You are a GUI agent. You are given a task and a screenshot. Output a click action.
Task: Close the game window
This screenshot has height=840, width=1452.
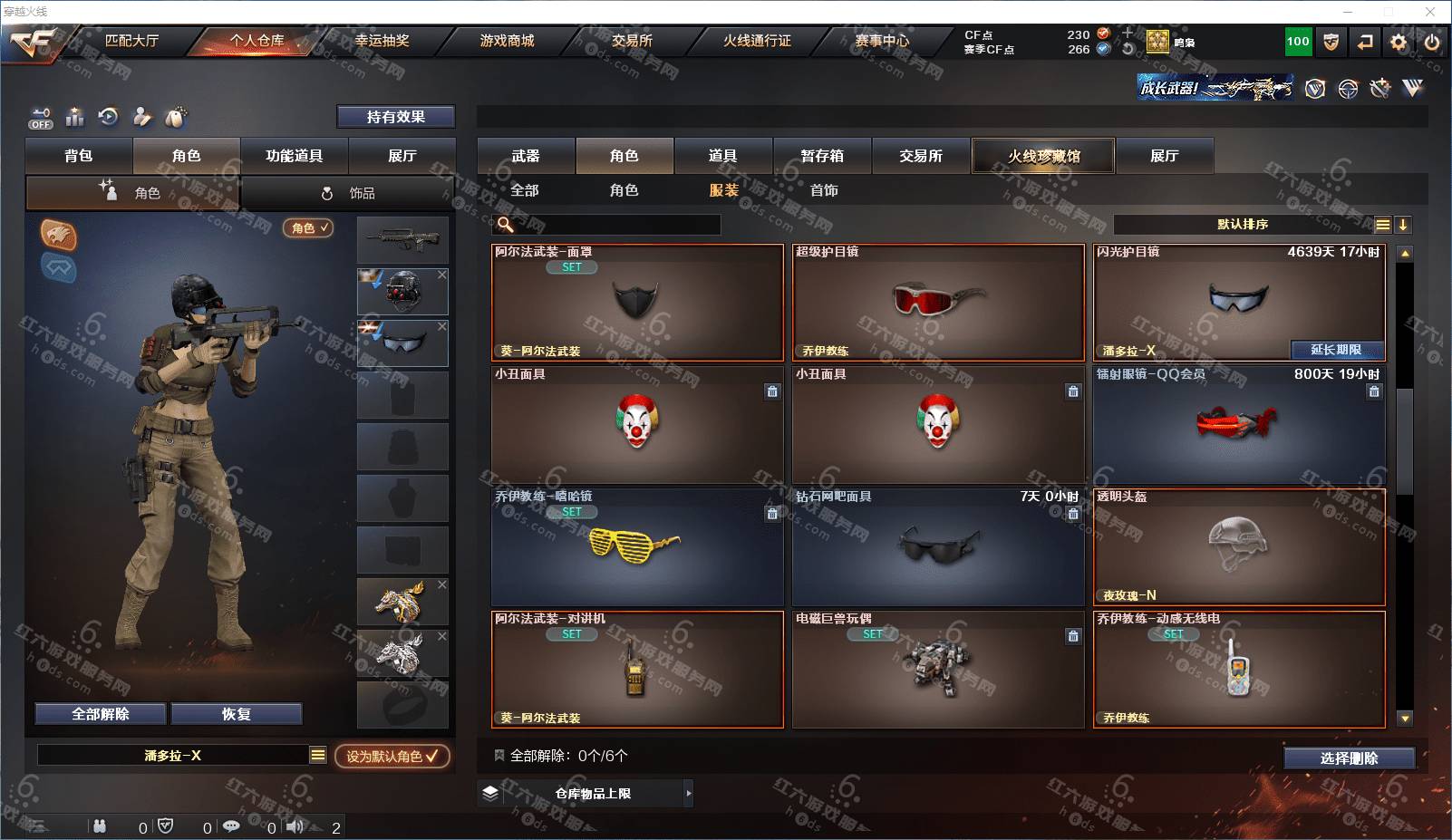[x=1430, y=12]
